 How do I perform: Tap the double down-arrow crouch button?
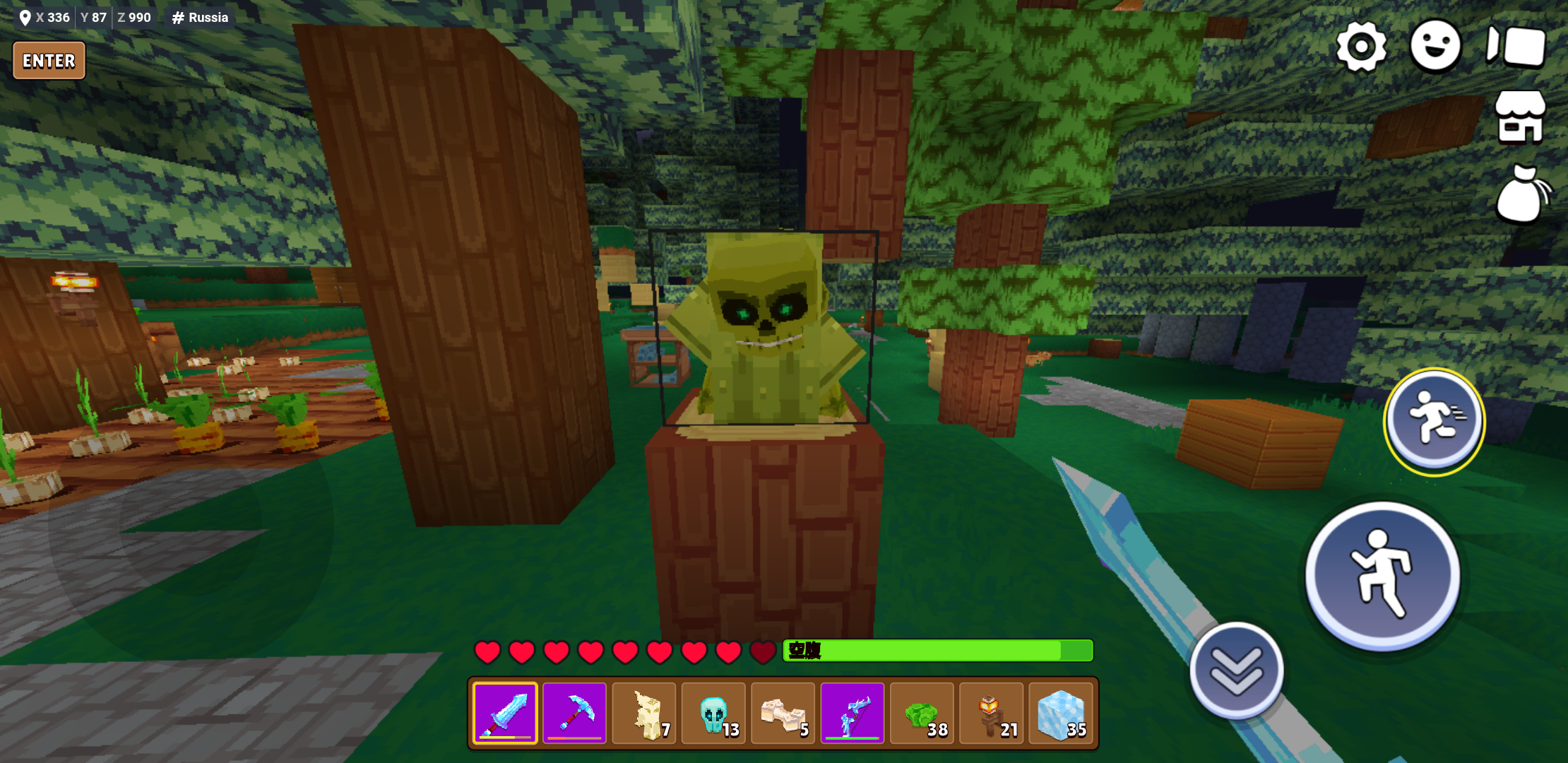coord(1236,670)
